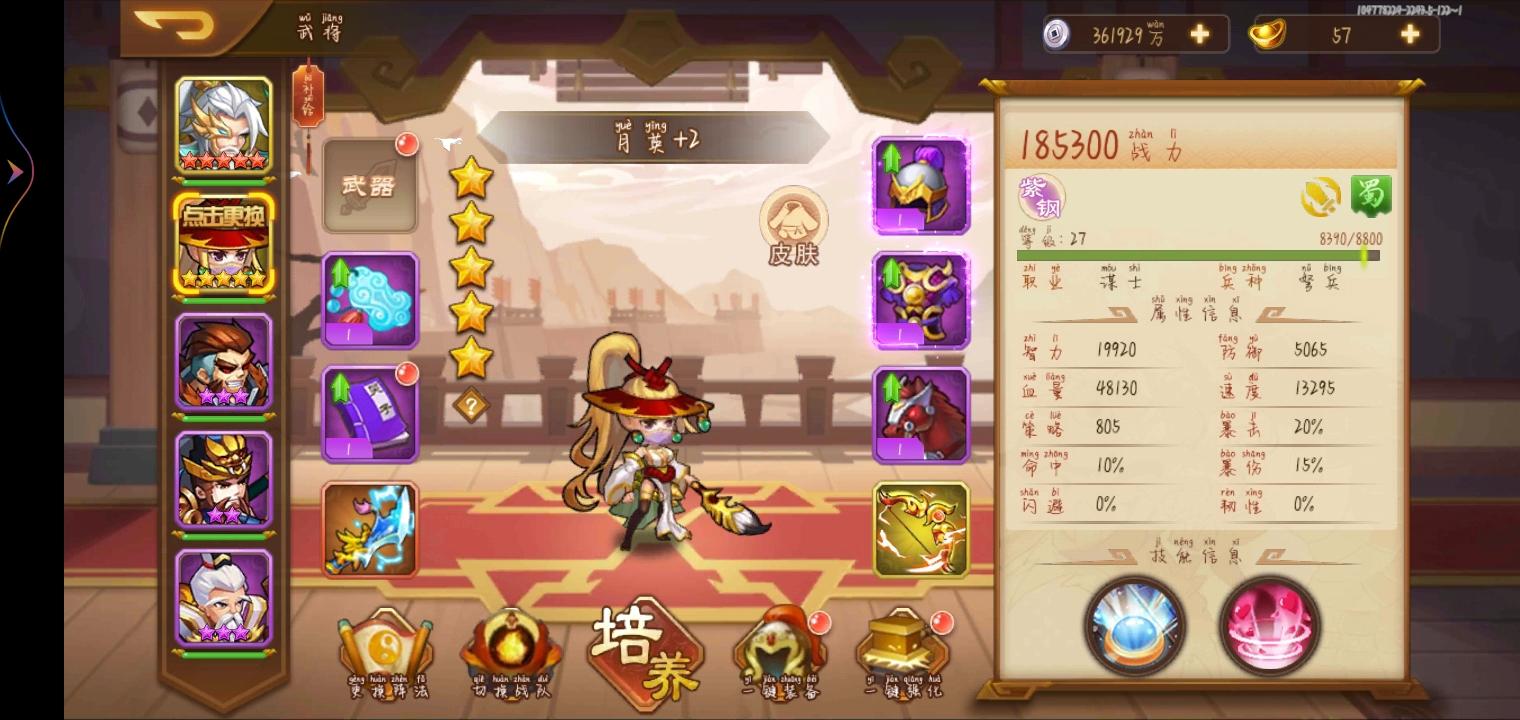Open the 武器 weapon equipment slot
The width and height of the screenshot is (1520, 720).
click(x=370, y=185)
